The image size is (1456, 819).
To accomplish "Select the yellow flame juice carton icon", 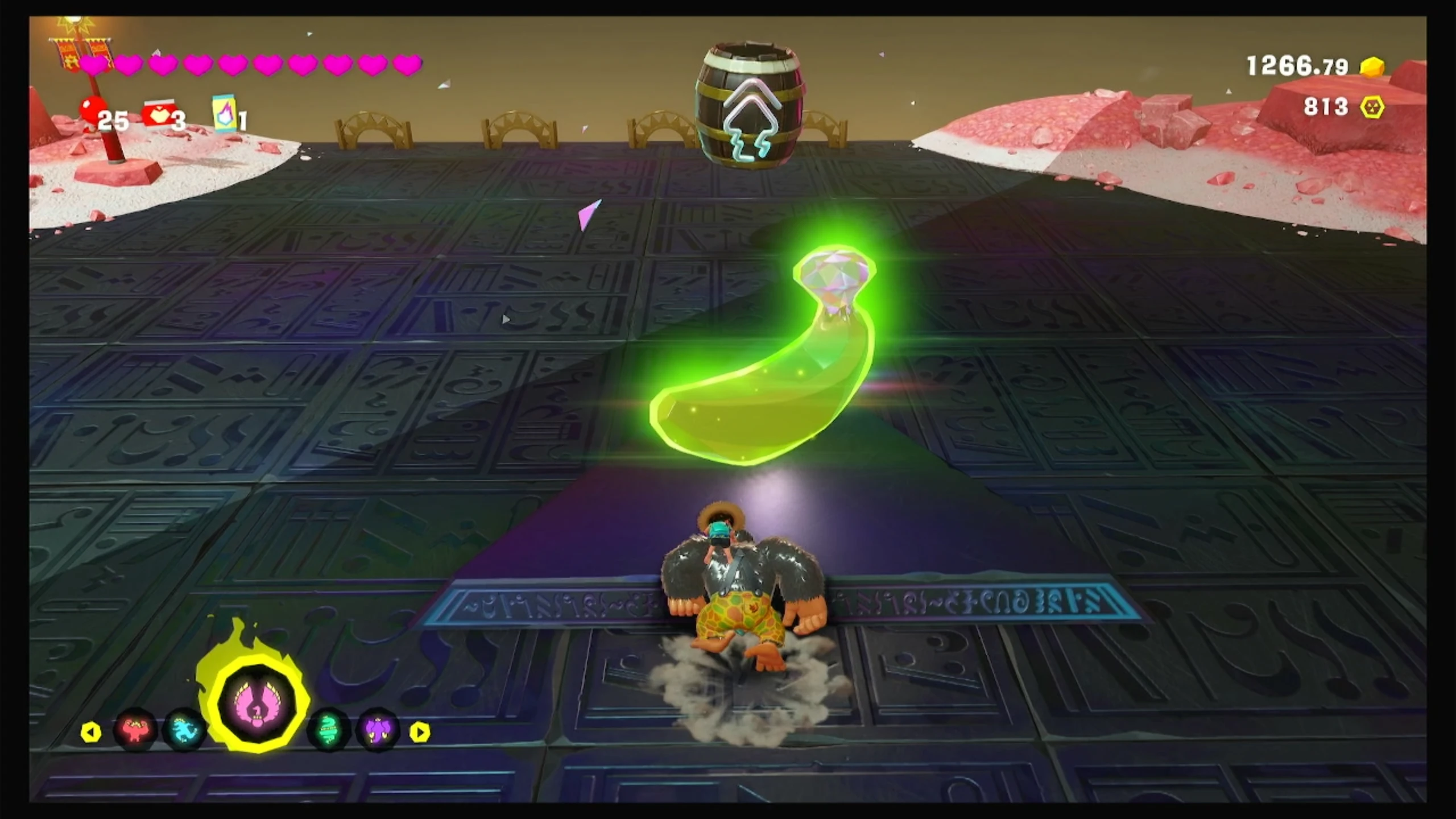I will (x=224, y=113).
